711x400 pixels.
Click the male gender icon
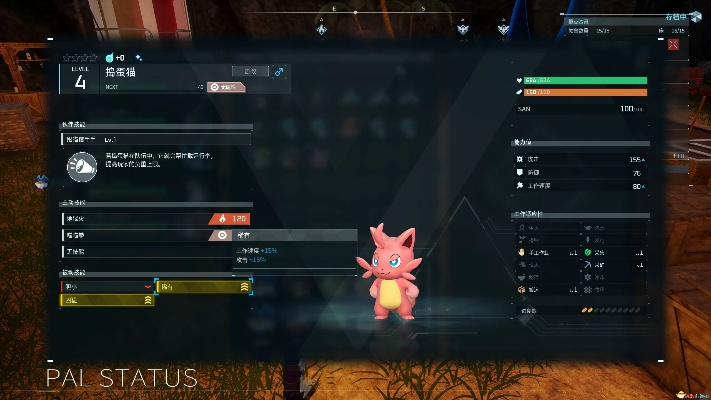[279, 71]
